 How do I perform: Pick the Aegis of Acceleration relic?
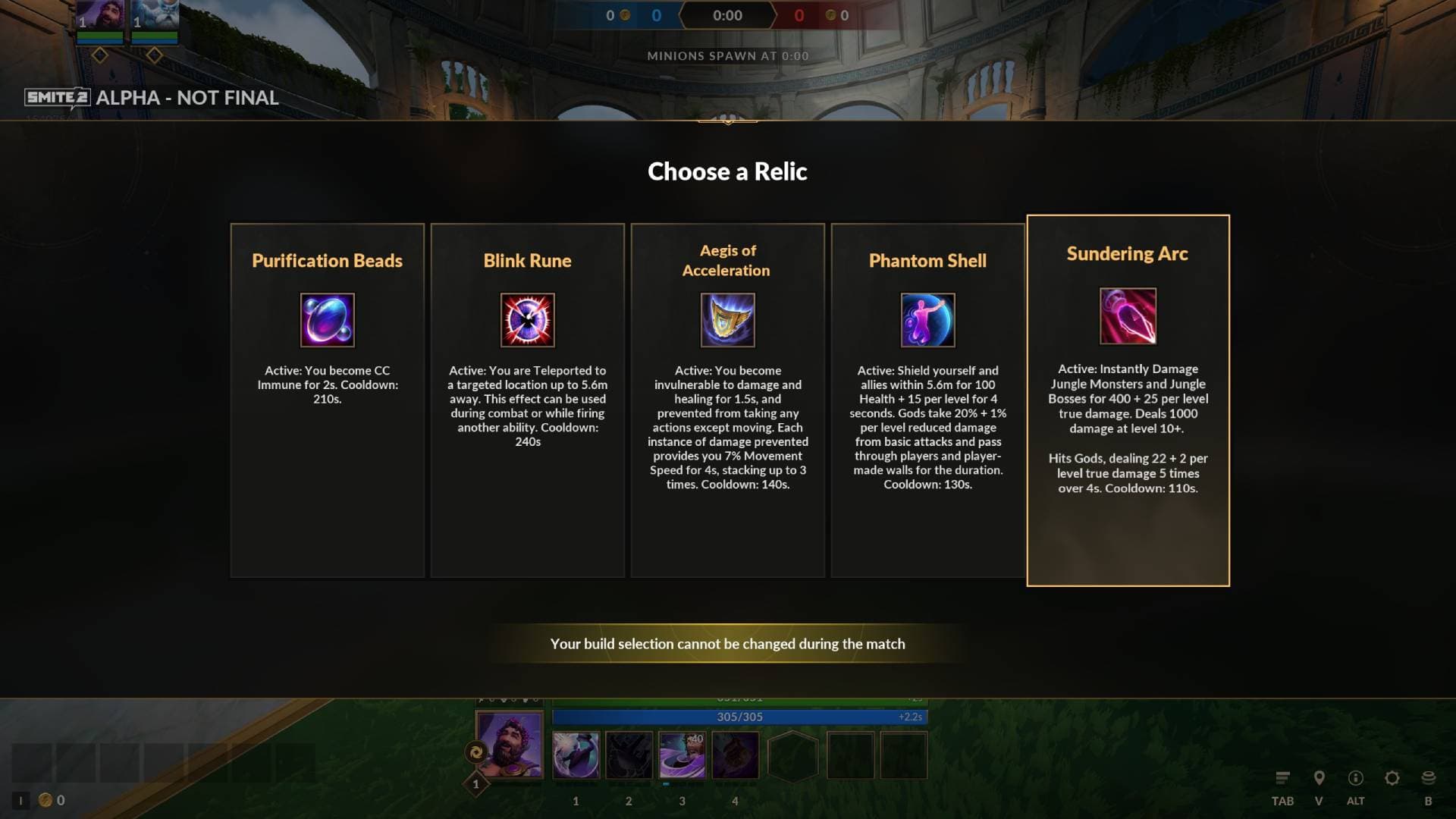tap(727, 400)
